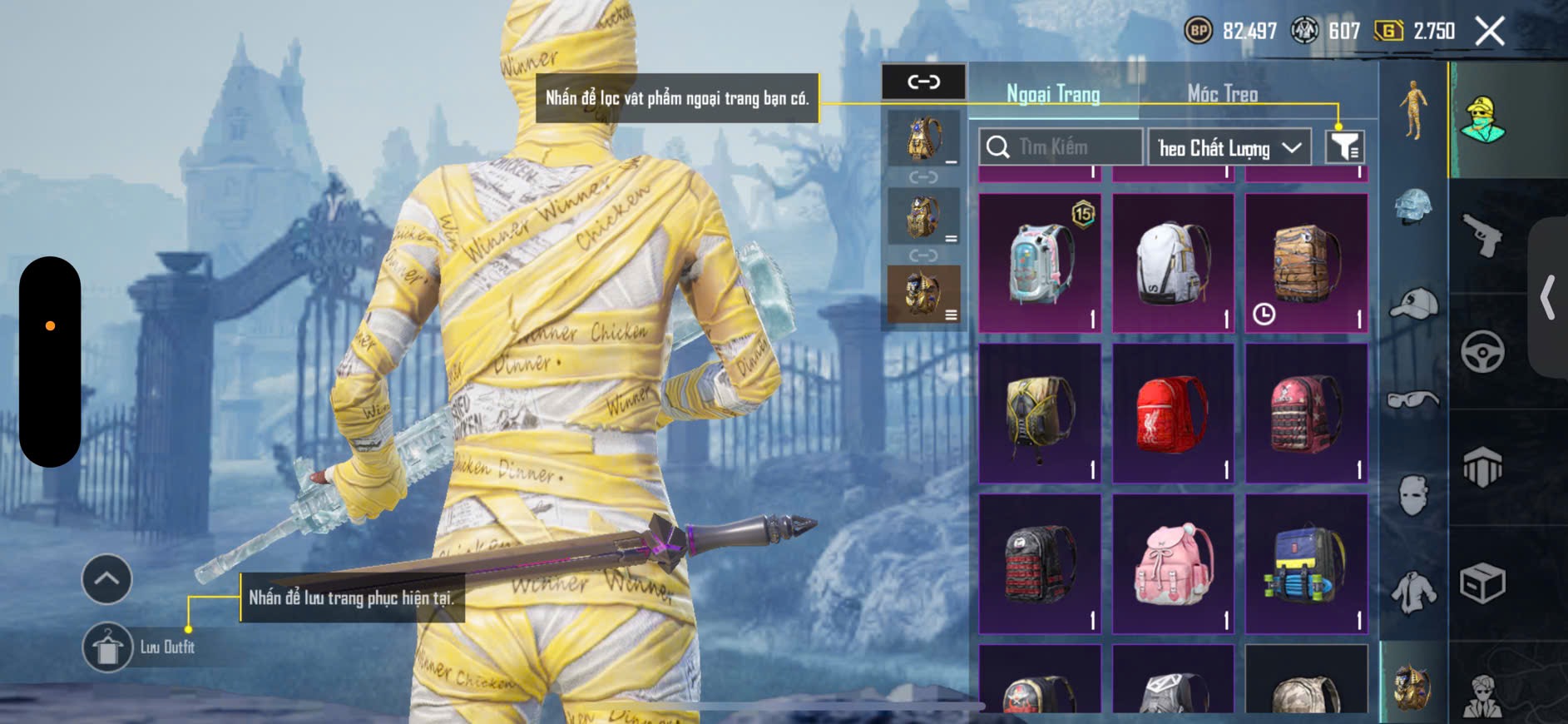Choose the white backpack skin
Image resolution: width=1568 pixels, height=724 pixels.
click(x=1173, y=263)
